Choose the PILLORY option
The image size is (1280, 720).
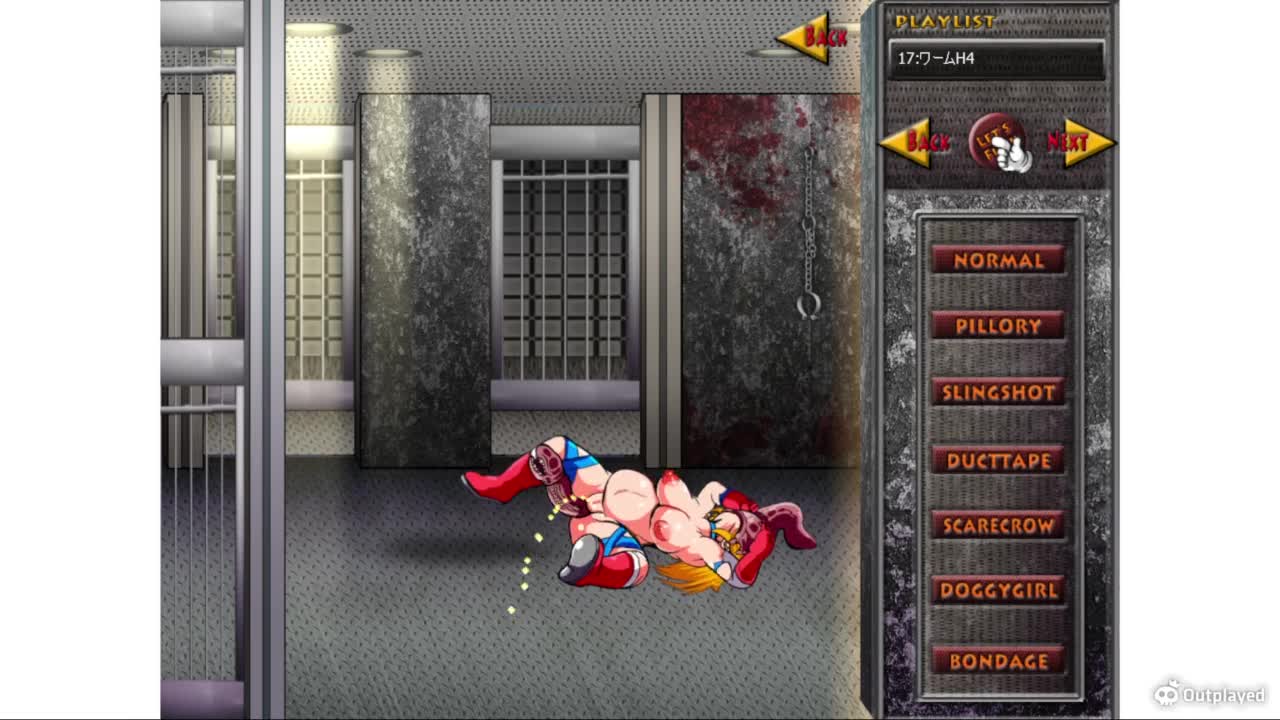[x=997, y=326]
